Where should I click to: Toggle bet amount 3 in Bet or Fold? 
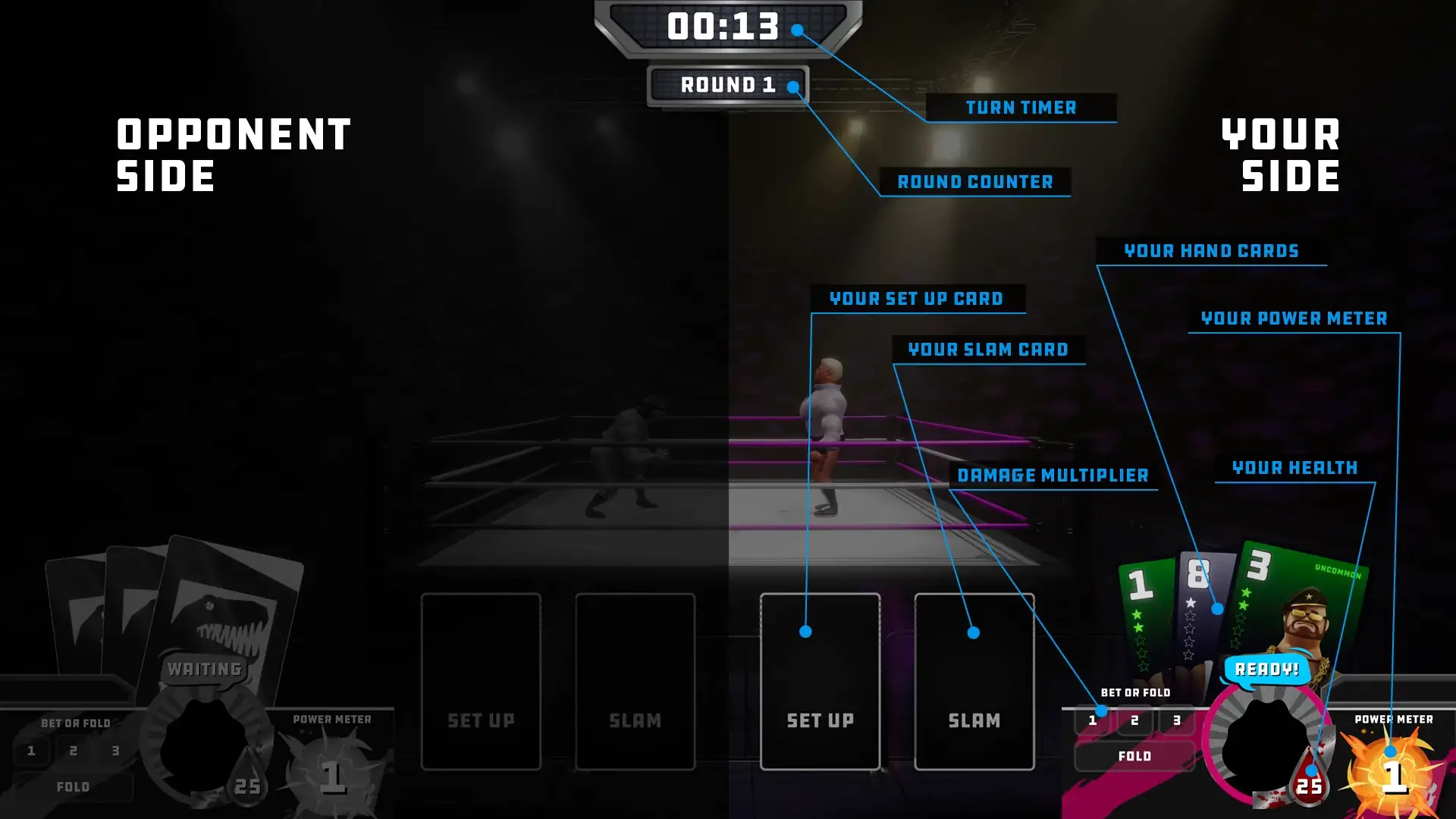(1176, 721)
